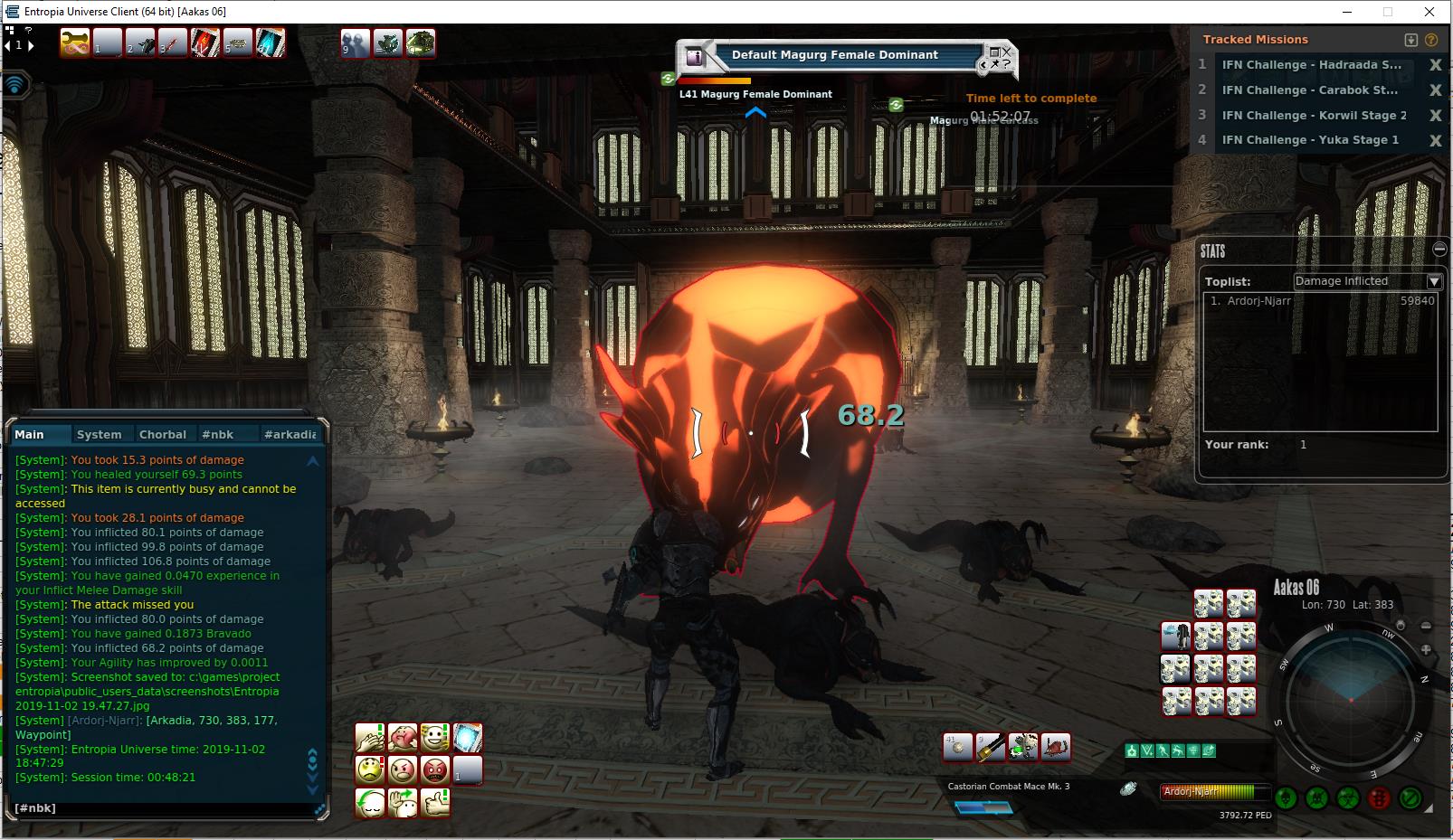
Task: Select the angry red face emote
Action: (x=435, y=770)
